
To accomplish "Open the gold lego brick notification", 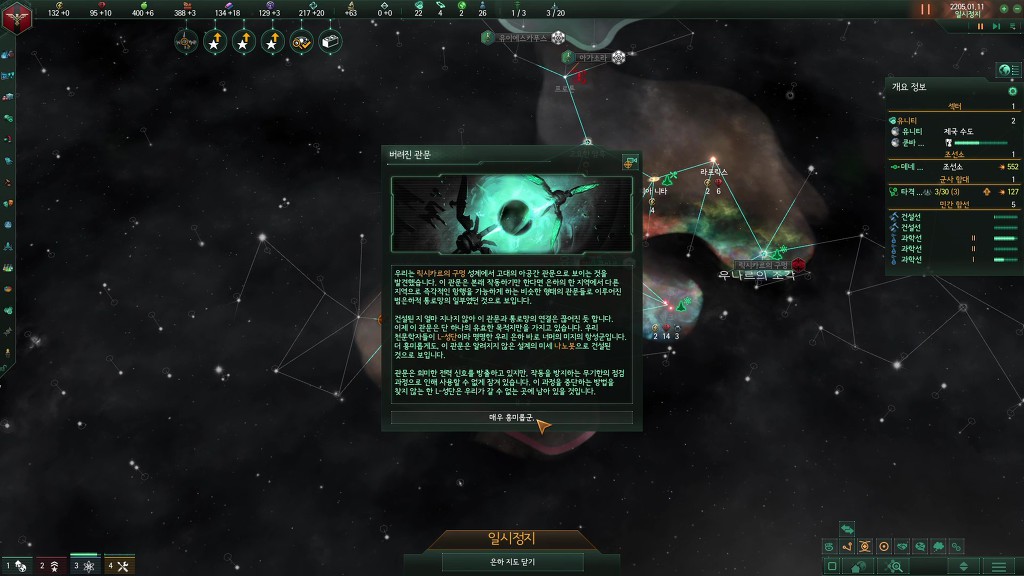I will coord(330,42).
